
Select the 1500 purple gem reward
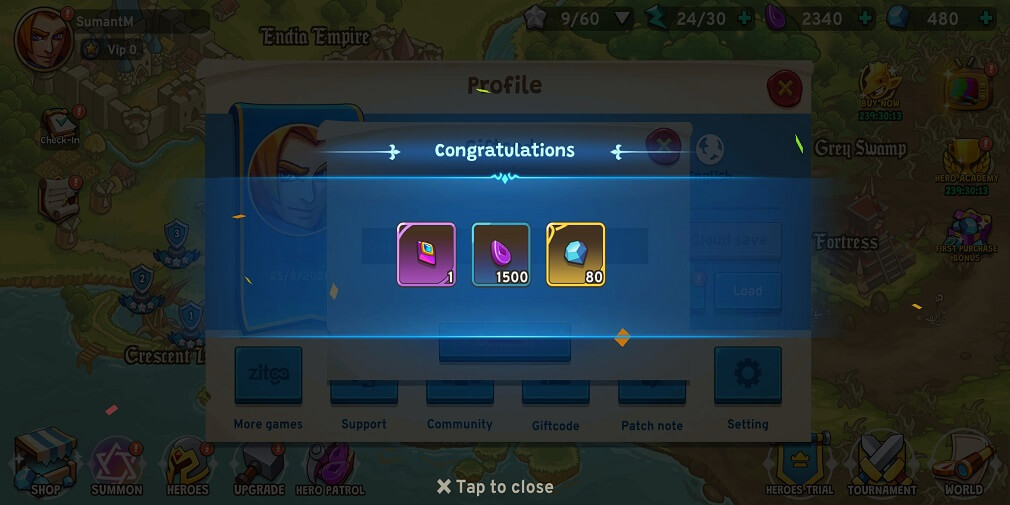[x=501, y=254]
